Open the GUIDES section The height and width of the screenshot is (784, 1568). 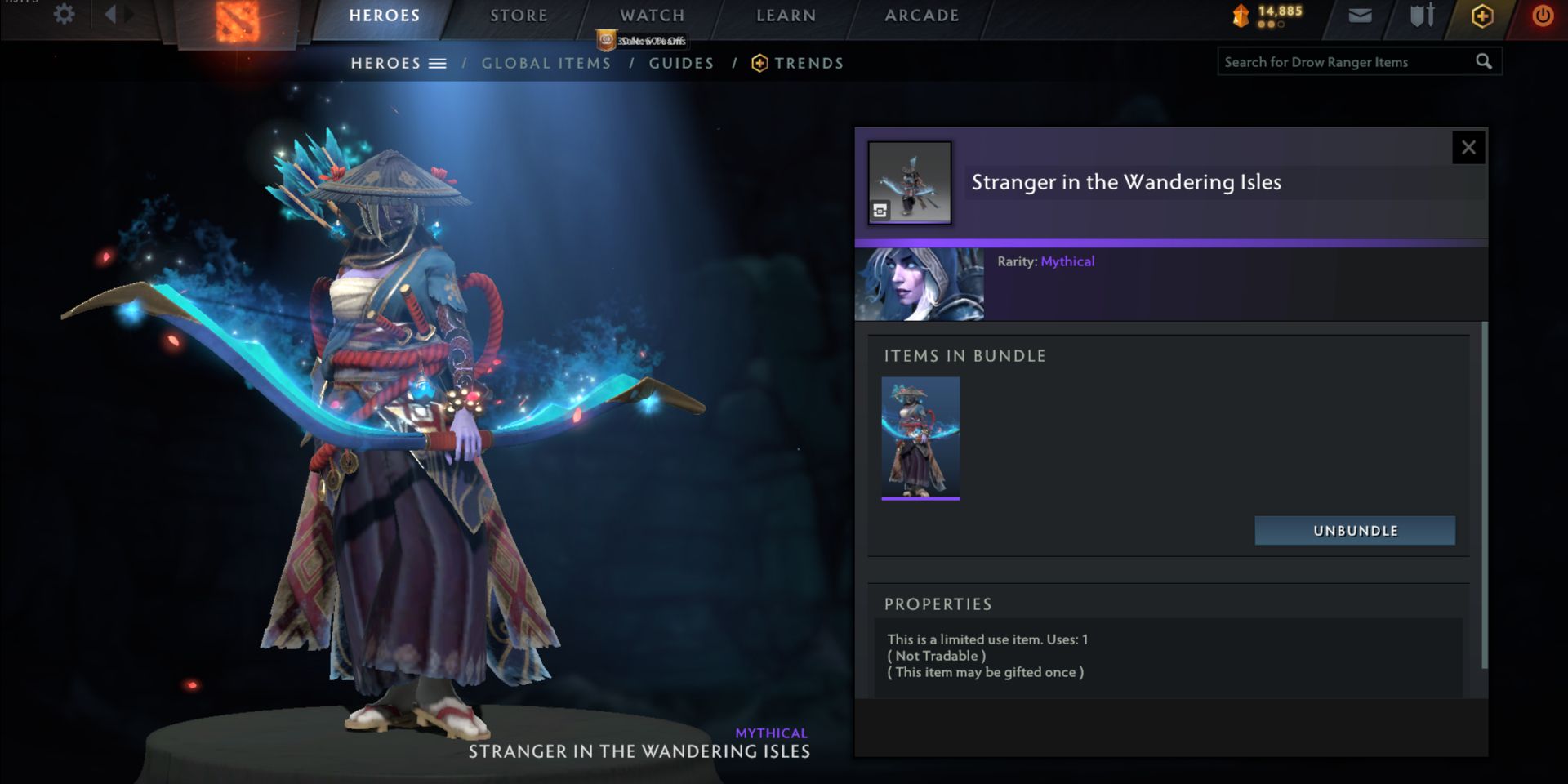(681, 63)
